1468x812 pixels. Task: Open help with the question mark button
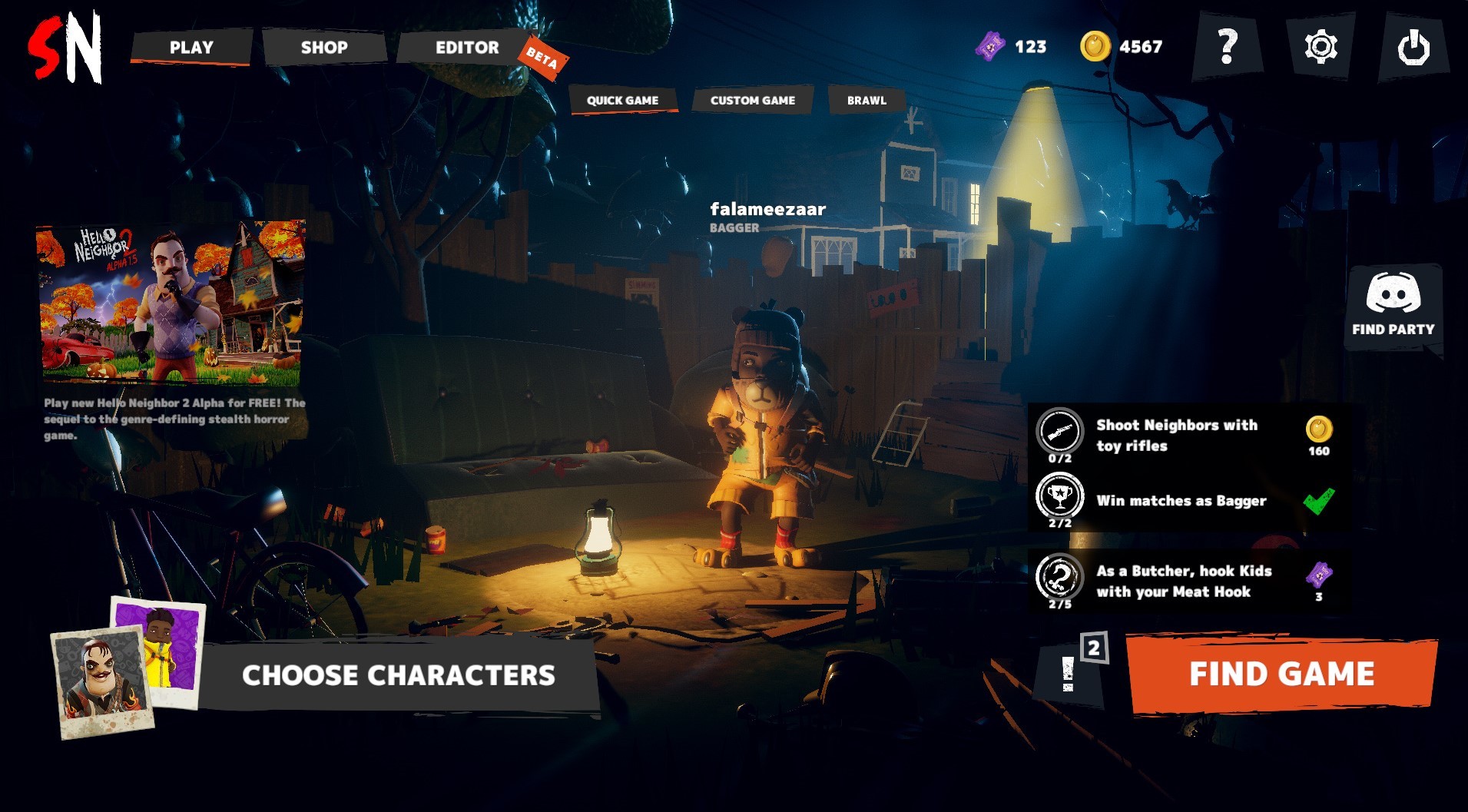click(x=1228, y=48)
